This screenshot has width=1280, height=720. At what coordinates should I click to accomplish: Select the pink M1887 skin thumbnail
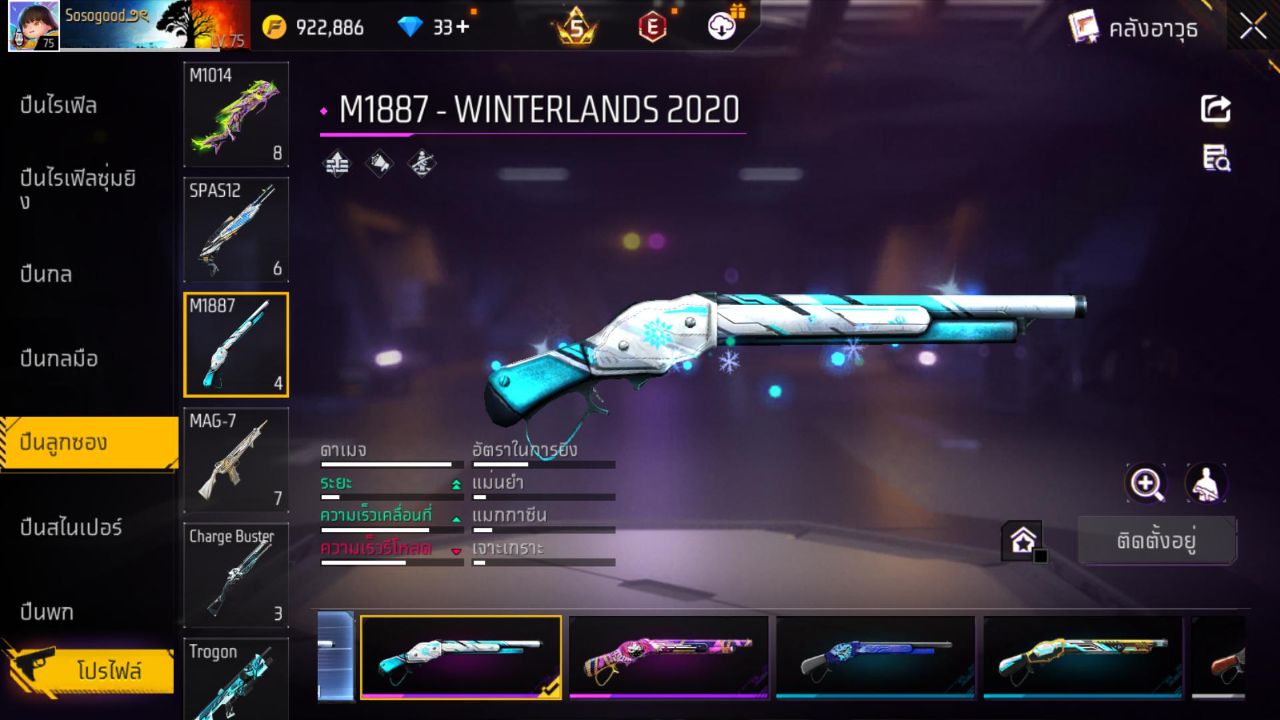[668, 657]
